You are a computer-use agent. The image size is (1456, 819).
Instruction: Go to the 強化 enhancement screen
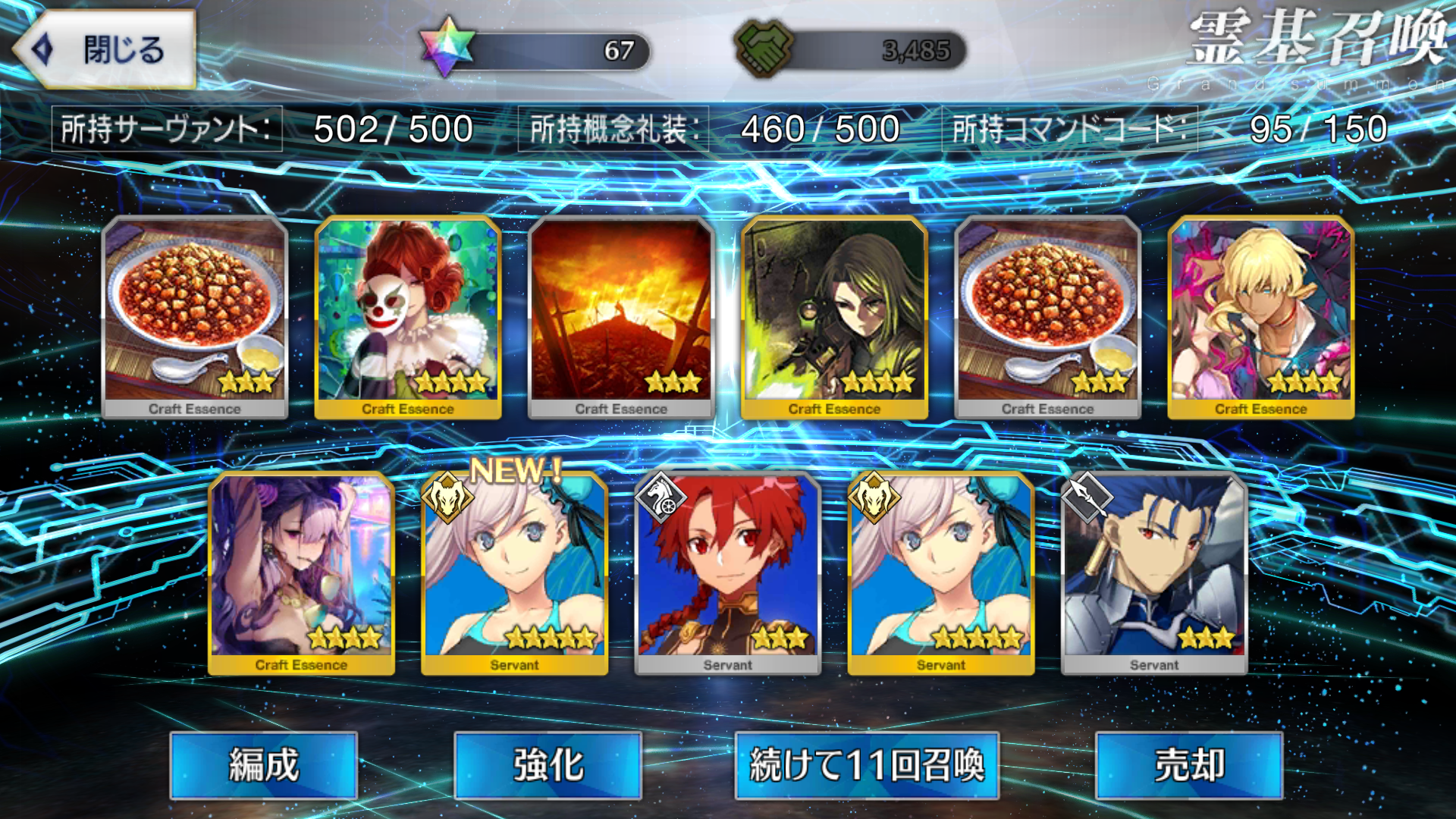(548, 764)
